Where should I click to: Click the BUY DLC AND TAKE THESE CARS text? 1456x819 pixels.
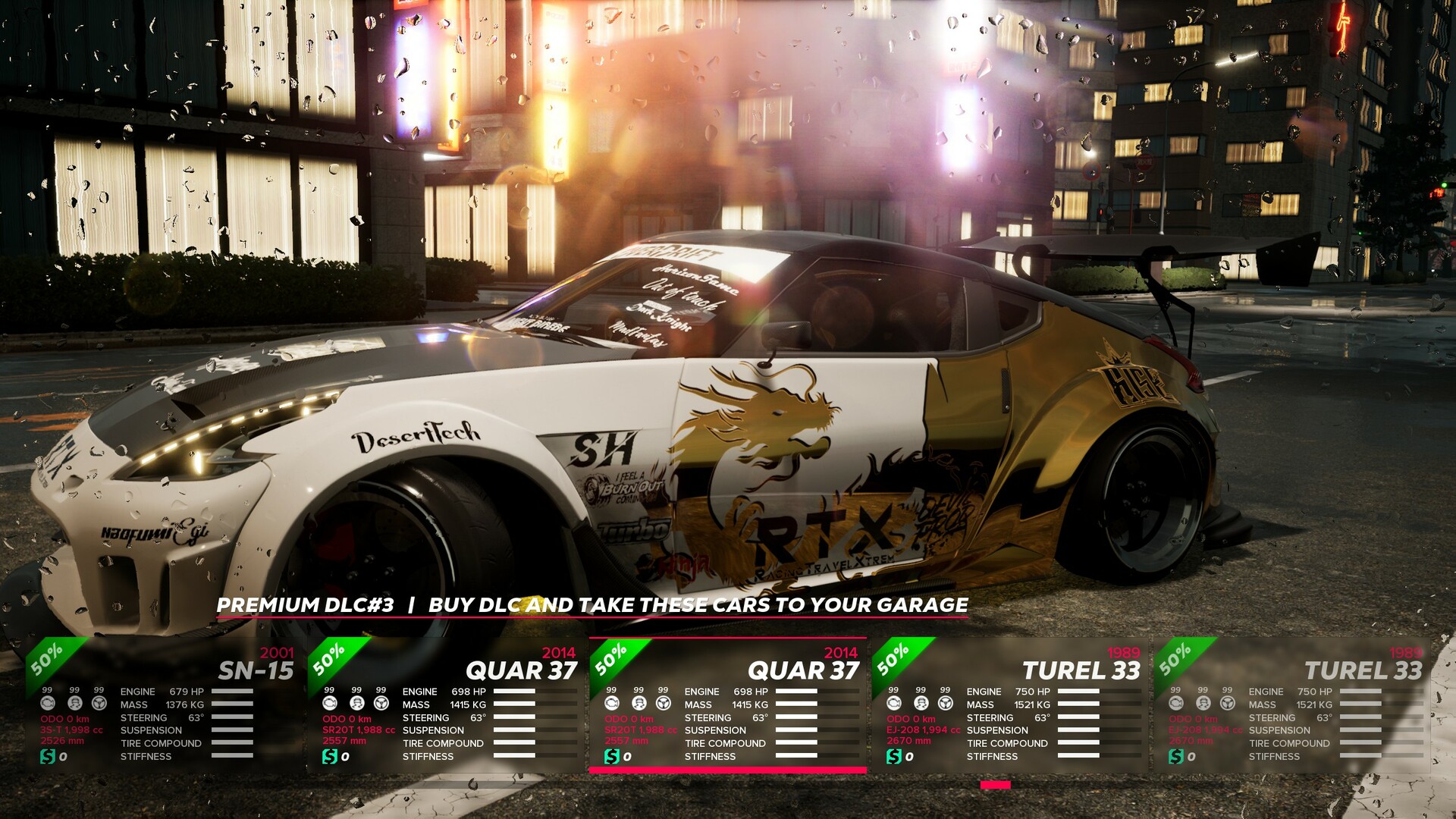click(698, 606)
